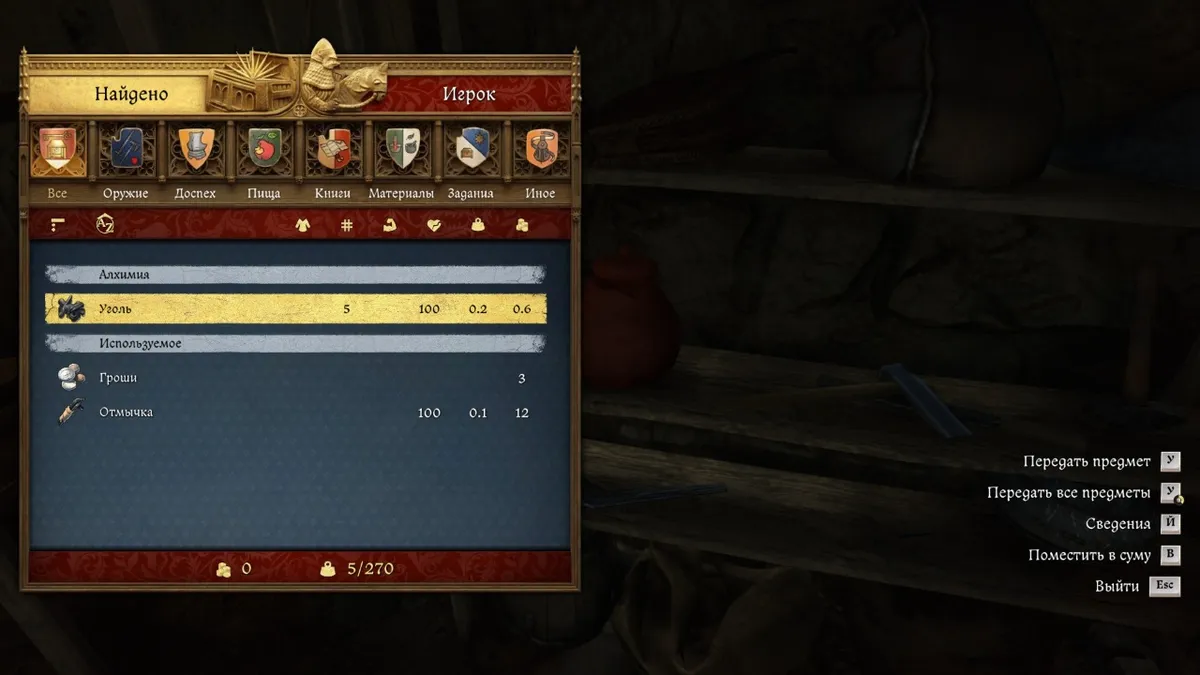Viewport: 1200px width, 675px height.
Task: Open the Задания item category
Action: click(x=470, y=149)
